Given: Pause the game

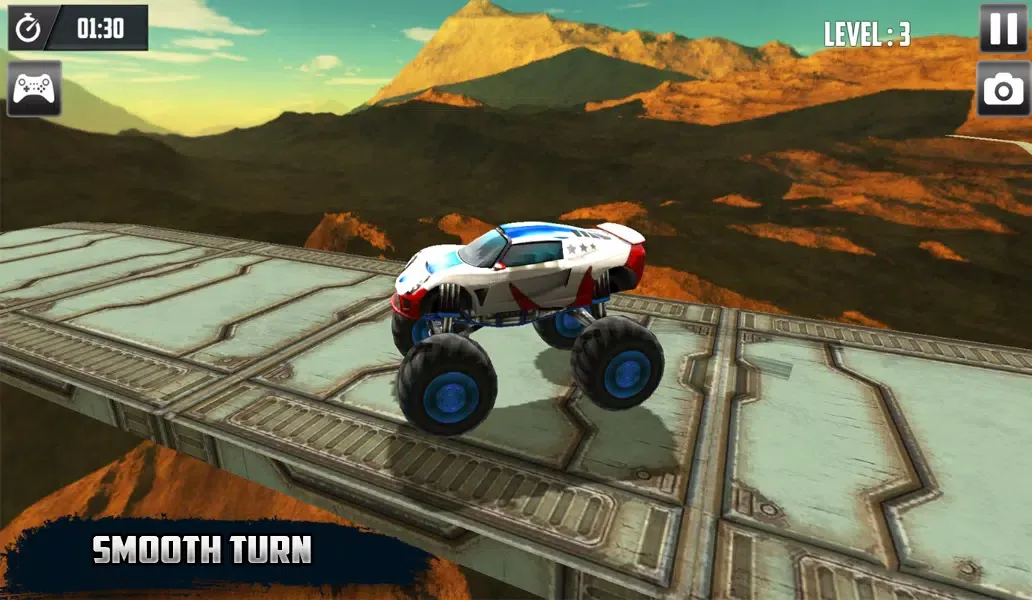Looking at the screenshot, I should pos(1002,28).
